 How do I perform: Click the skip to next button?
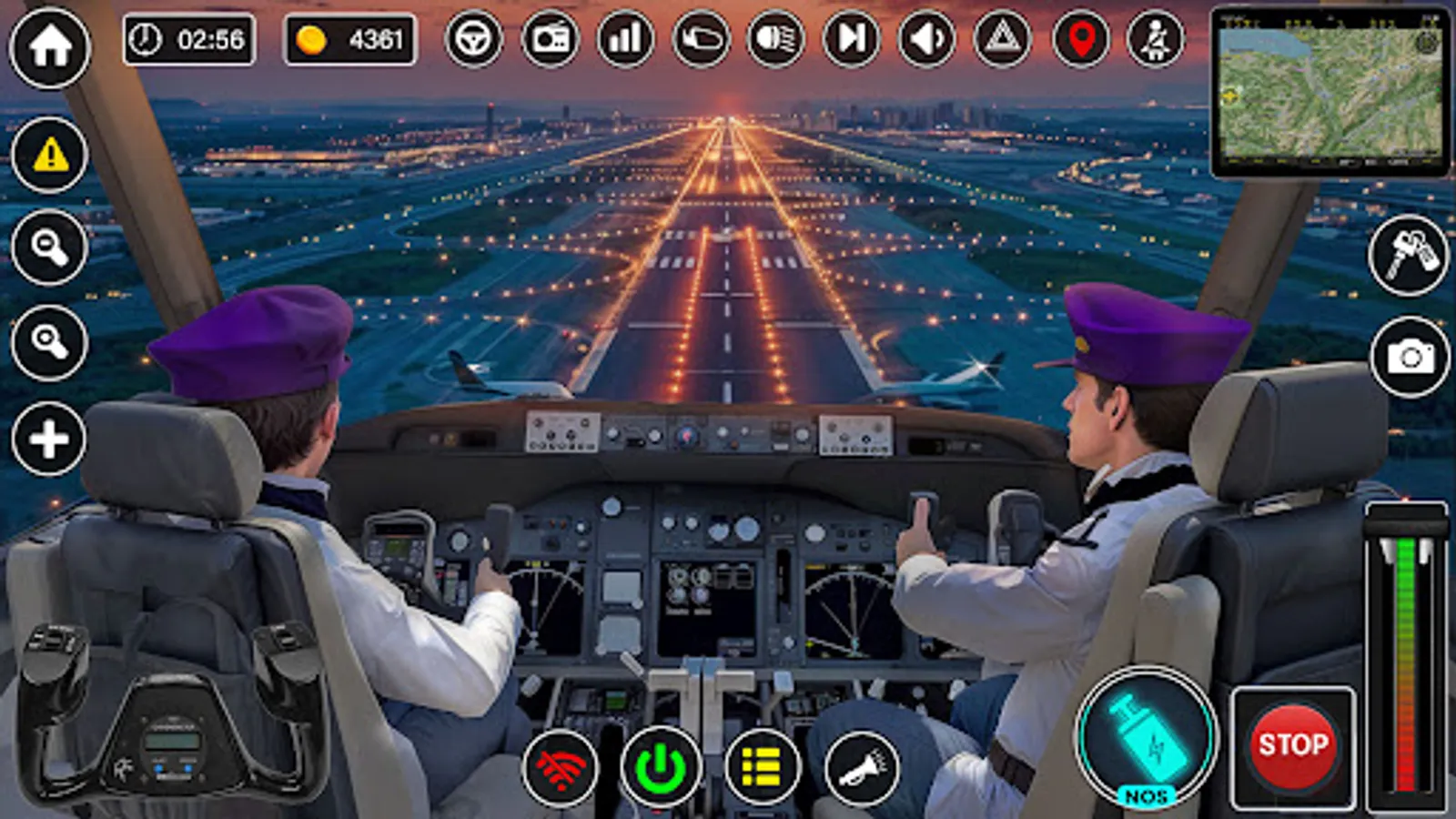852,40
